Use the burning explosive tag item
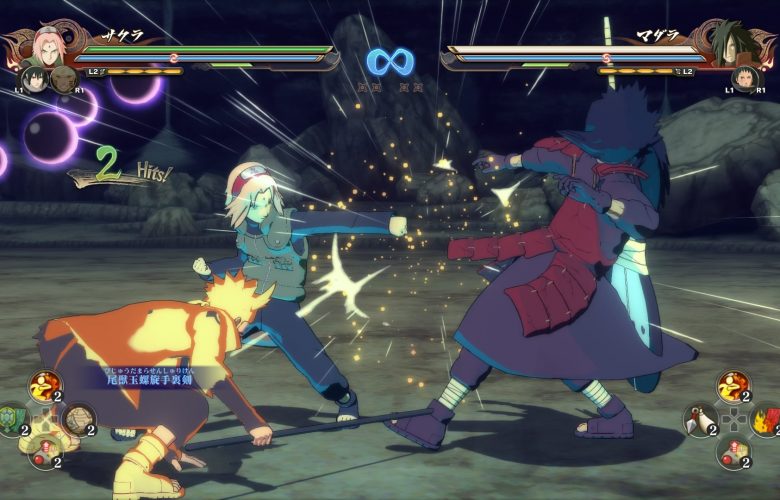The height and width of the screenshot is (500, 780). click(x=766, y=418)
